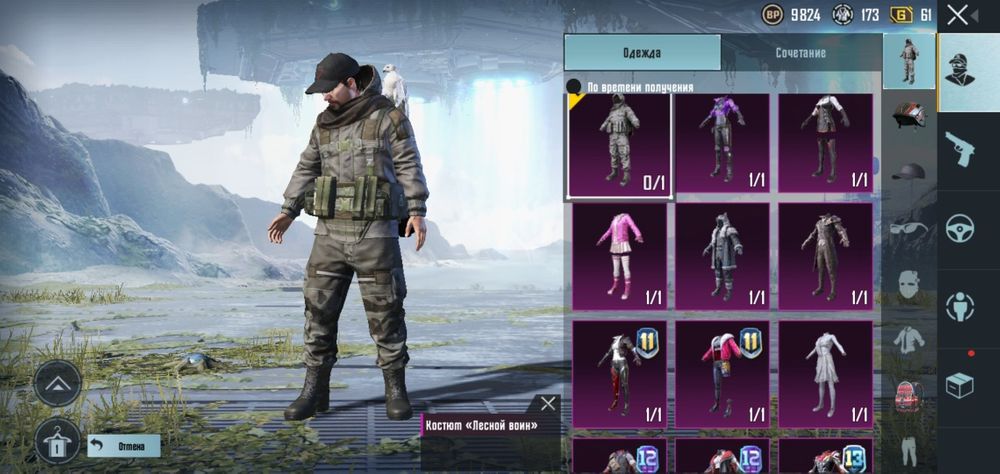Image resolution: width=1000 pixels, height=474 pixels.
Task: Choose the purple hooded outfit tile
Action: tap(722, 143)
